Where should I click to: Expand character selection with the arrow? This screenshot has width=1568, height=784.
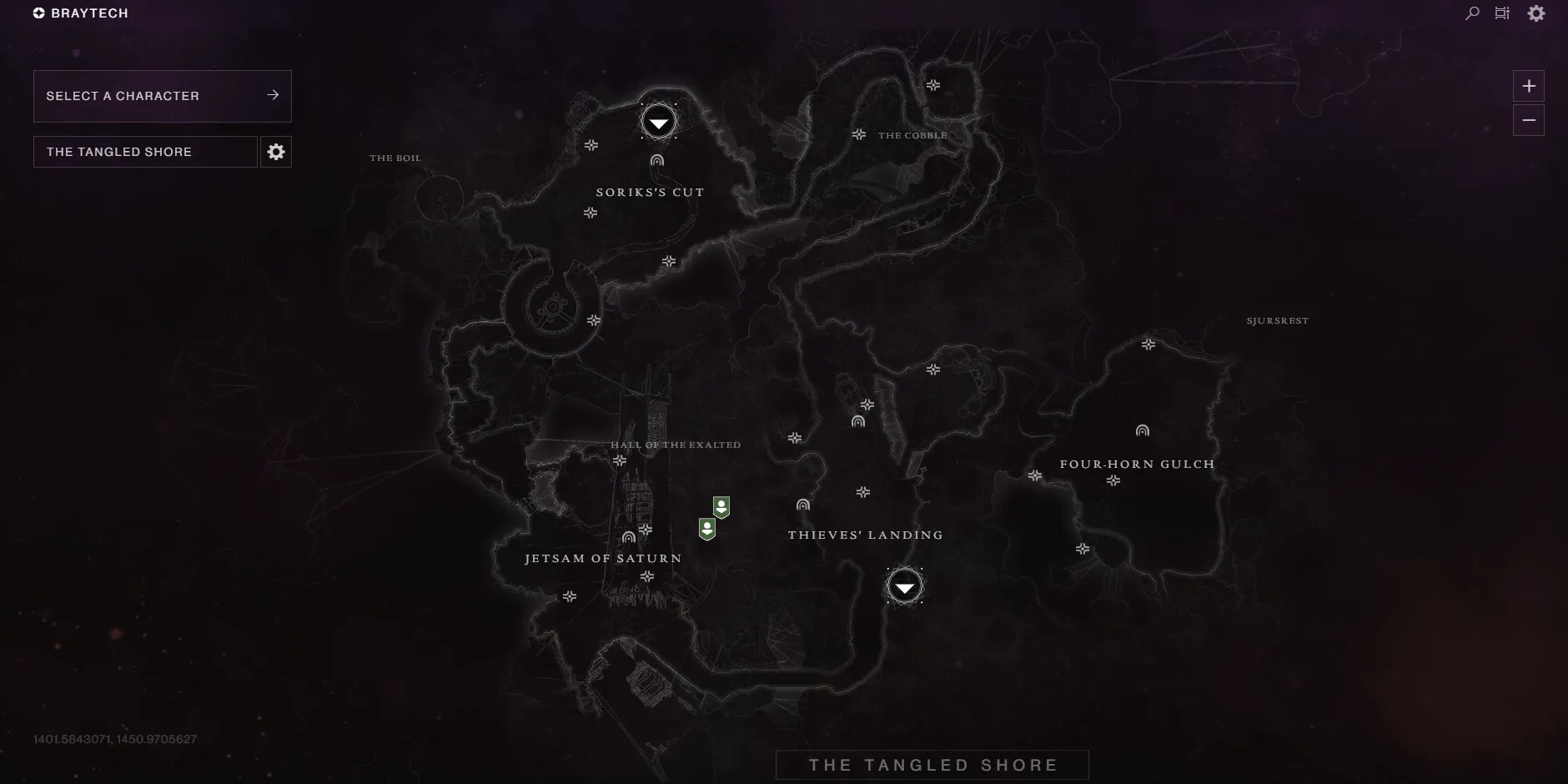[273, 95]
